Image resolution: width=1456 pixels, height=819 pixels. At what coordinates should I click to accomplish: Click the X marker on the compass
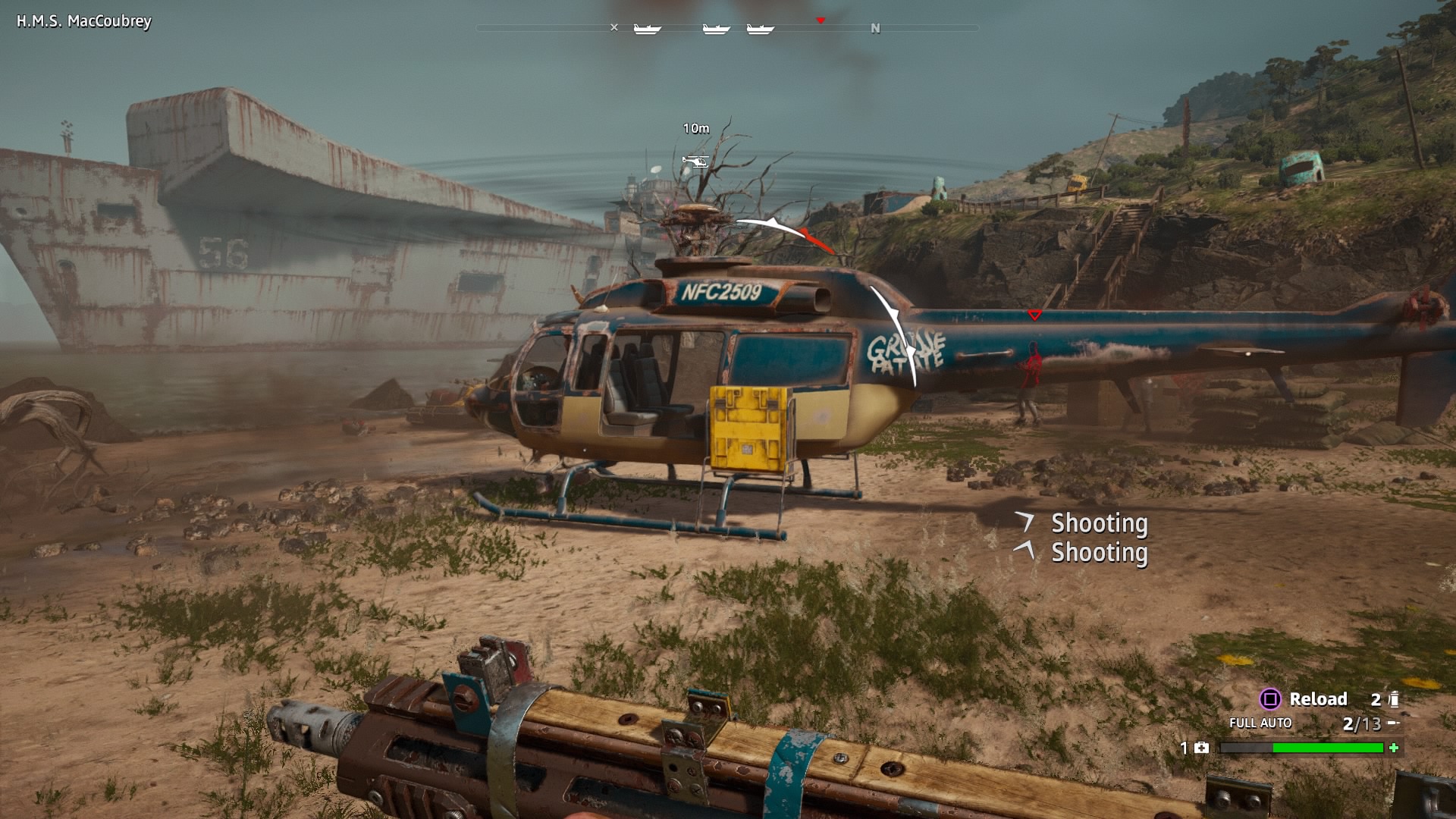click(614, 28)
